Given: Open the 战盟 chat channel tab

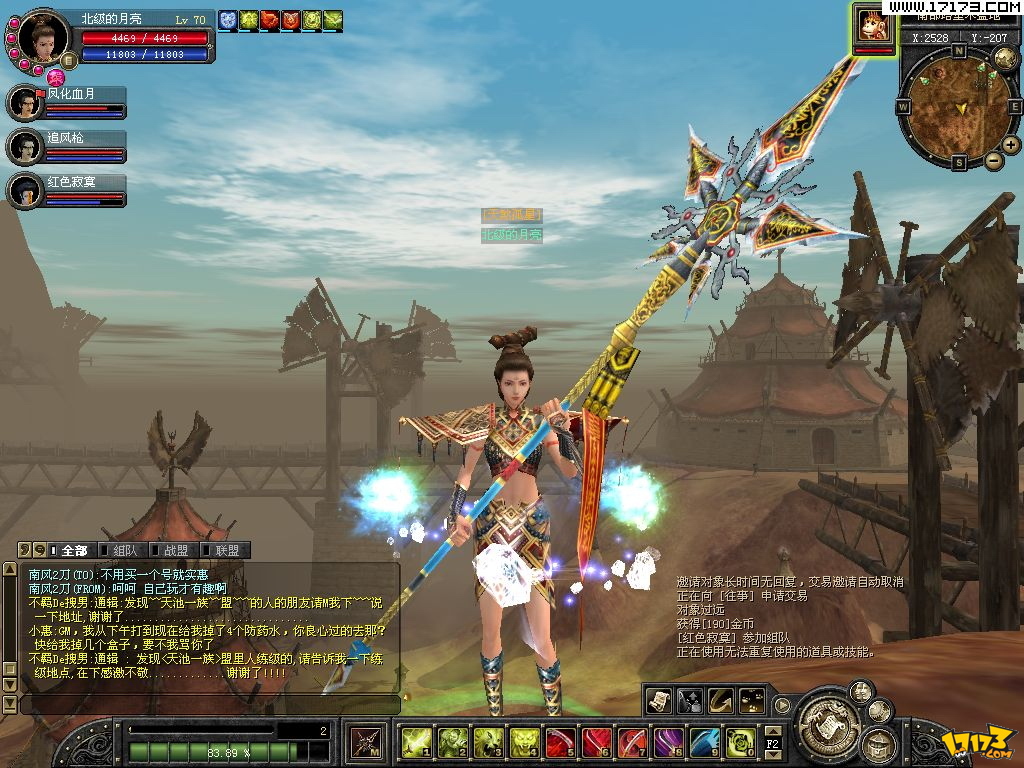Looking at the screenshot, I should [x=174, y=550].
